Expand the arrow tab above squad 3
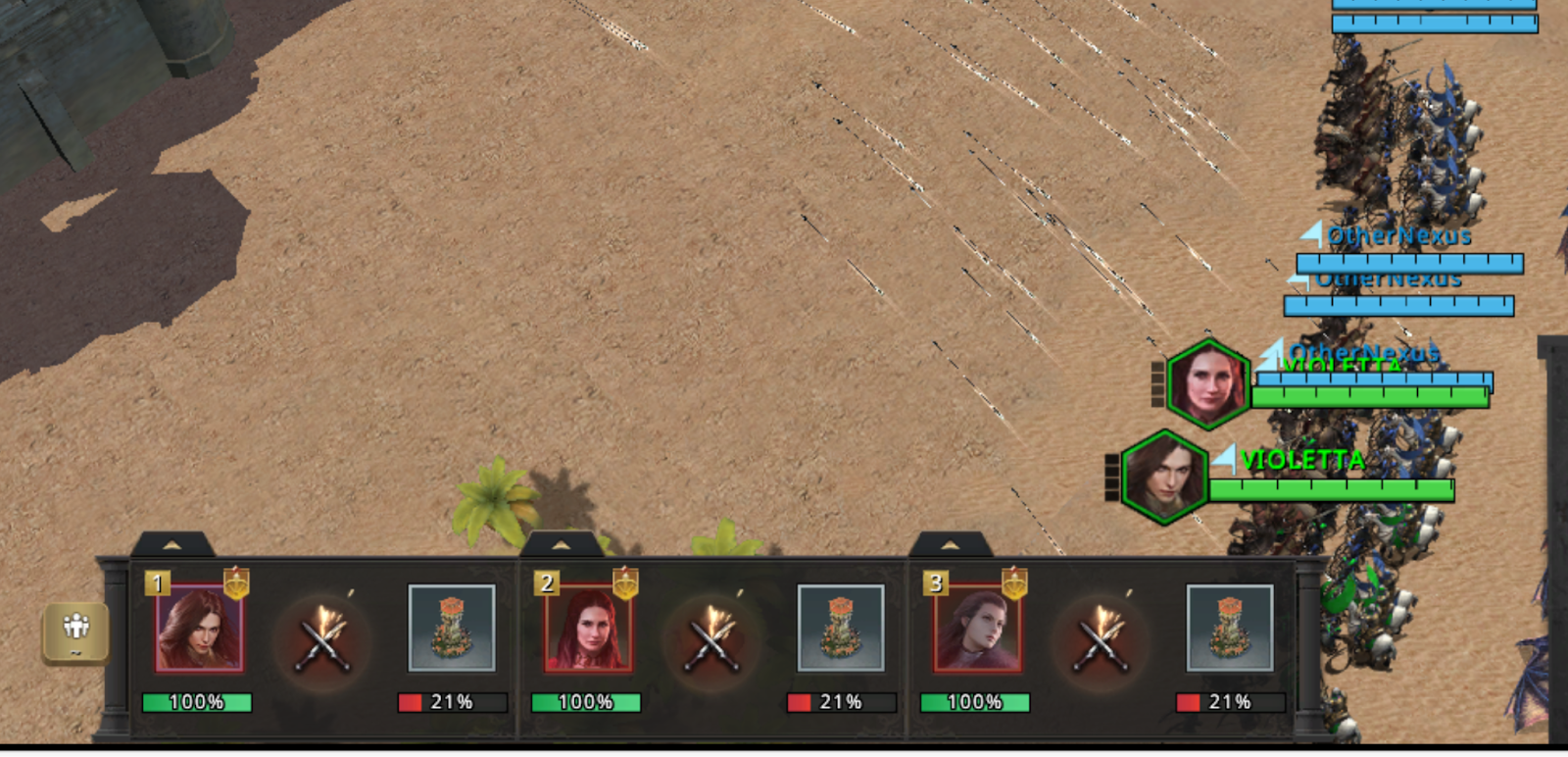The width and height of the screenshot is (1568, 757). pyautogui.click(x=950, y=544)
